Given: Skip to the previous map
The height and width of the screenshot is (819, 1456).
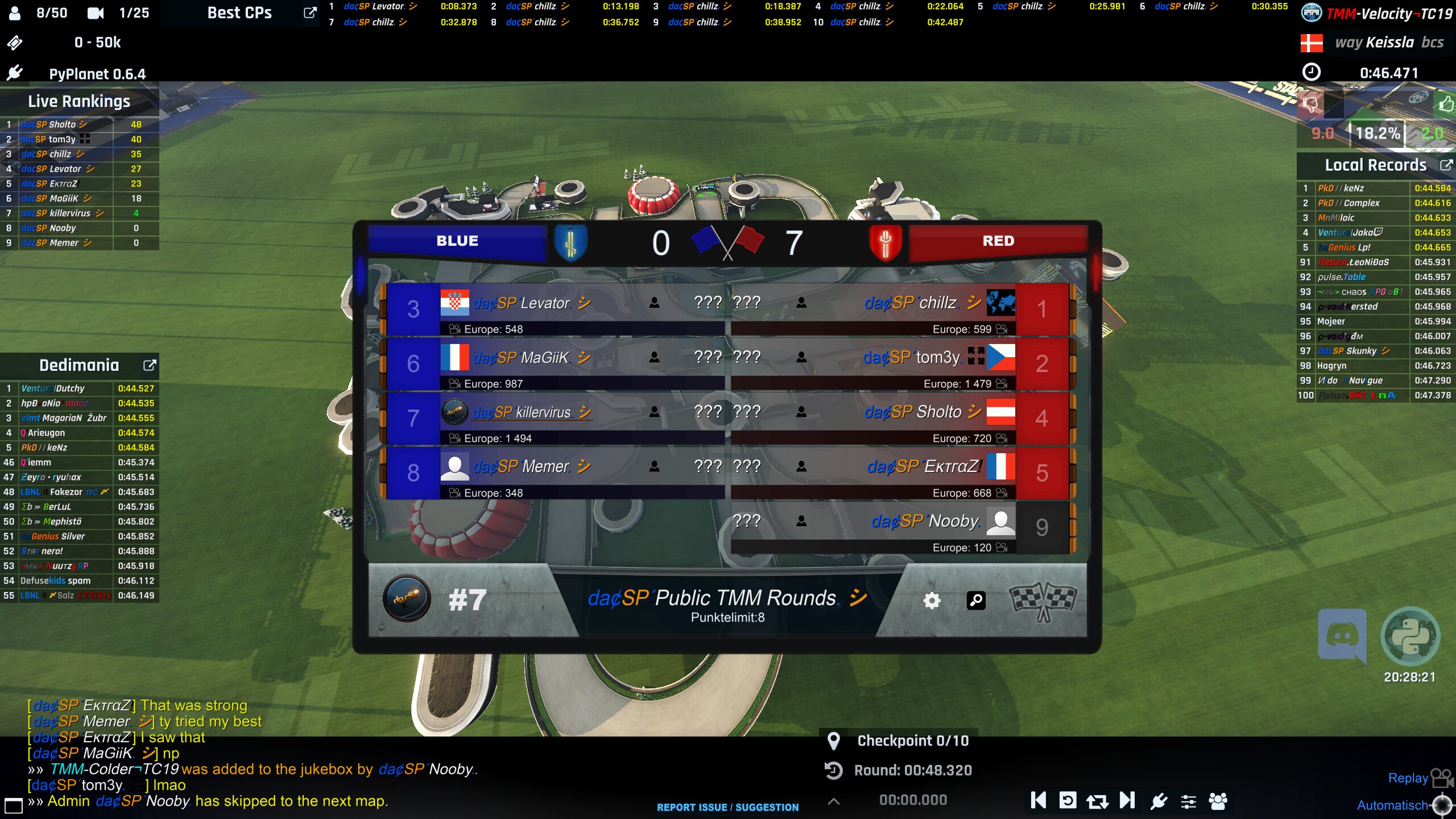Looking at the screenshot, I should 1038,801.
